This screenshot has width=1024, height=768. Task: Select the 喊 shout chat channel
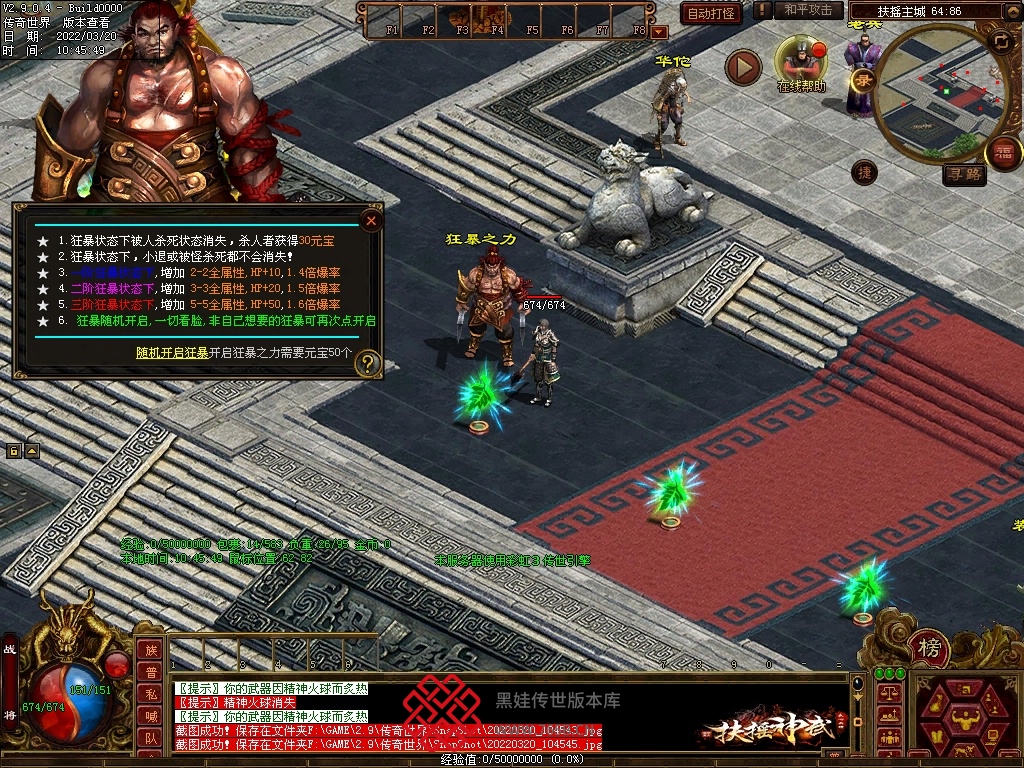[x=150, y=716]
